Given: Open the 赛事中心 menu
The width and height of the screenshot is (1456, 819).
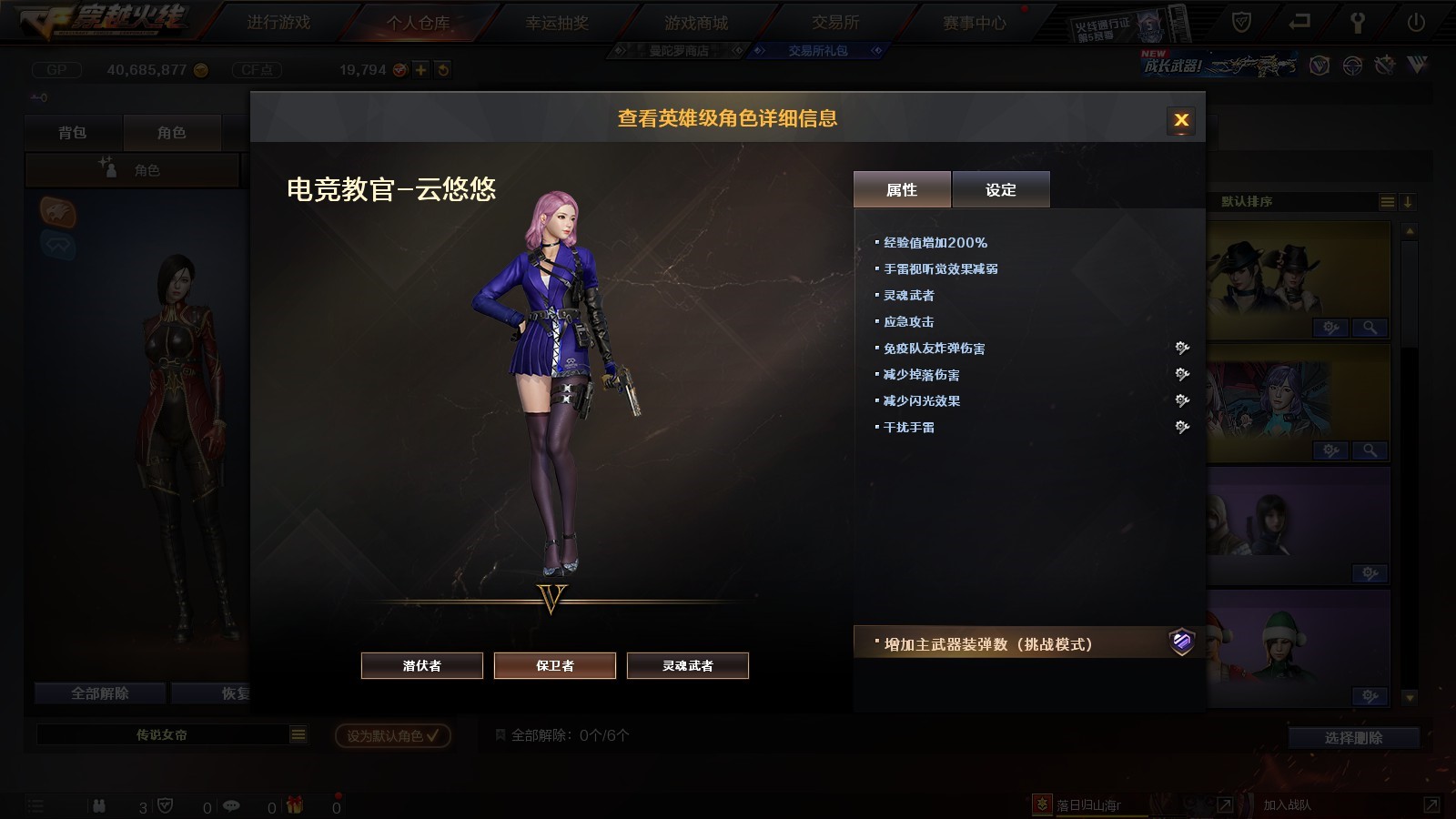Looking at the screenshot, I should tap(975, 22).
